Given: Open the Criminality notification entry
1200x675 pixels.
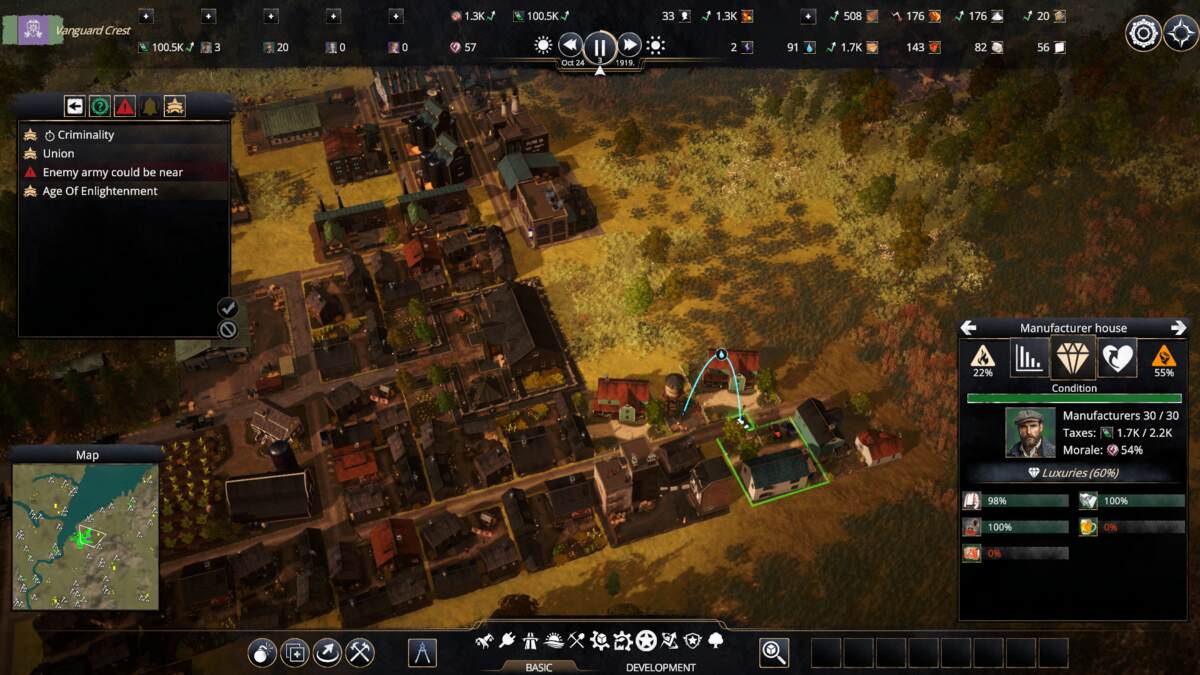Looking at the screenshot, I should coord(85,135).
